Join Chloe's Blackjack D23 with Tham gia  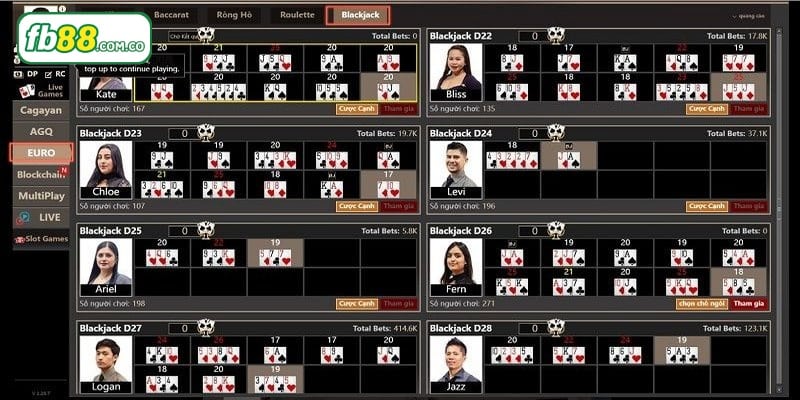(x=398, y=206)
